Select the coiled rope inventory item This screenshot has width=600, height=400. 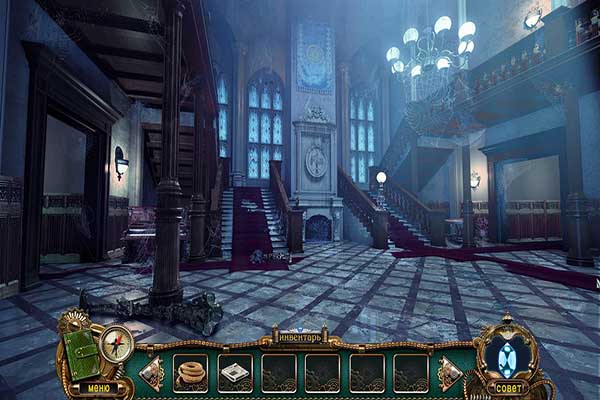pyautogui.click(x=190, y=372)
